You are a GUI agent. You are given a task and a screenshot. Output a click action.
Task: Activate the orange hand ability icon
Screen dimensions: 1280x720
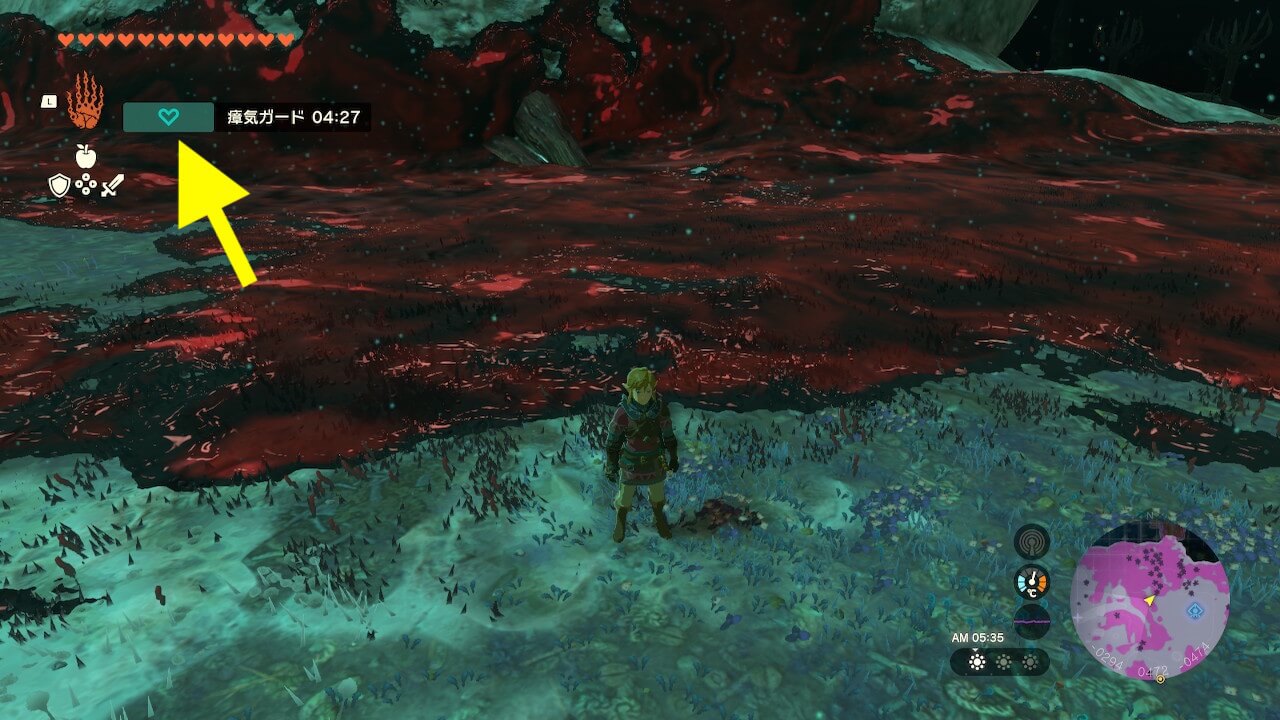click(x=85, y=100)
